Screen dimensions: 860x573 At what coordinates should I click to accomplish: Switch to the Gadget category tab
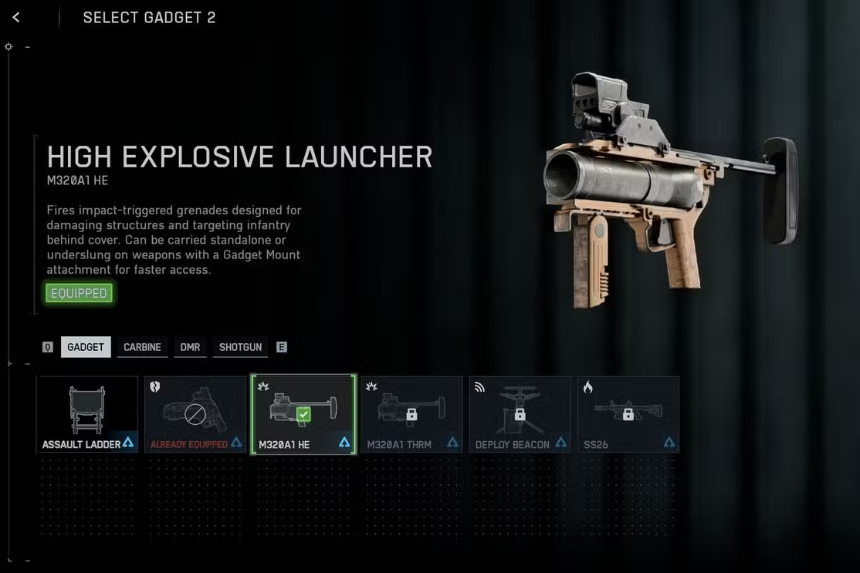click(86, 347)
